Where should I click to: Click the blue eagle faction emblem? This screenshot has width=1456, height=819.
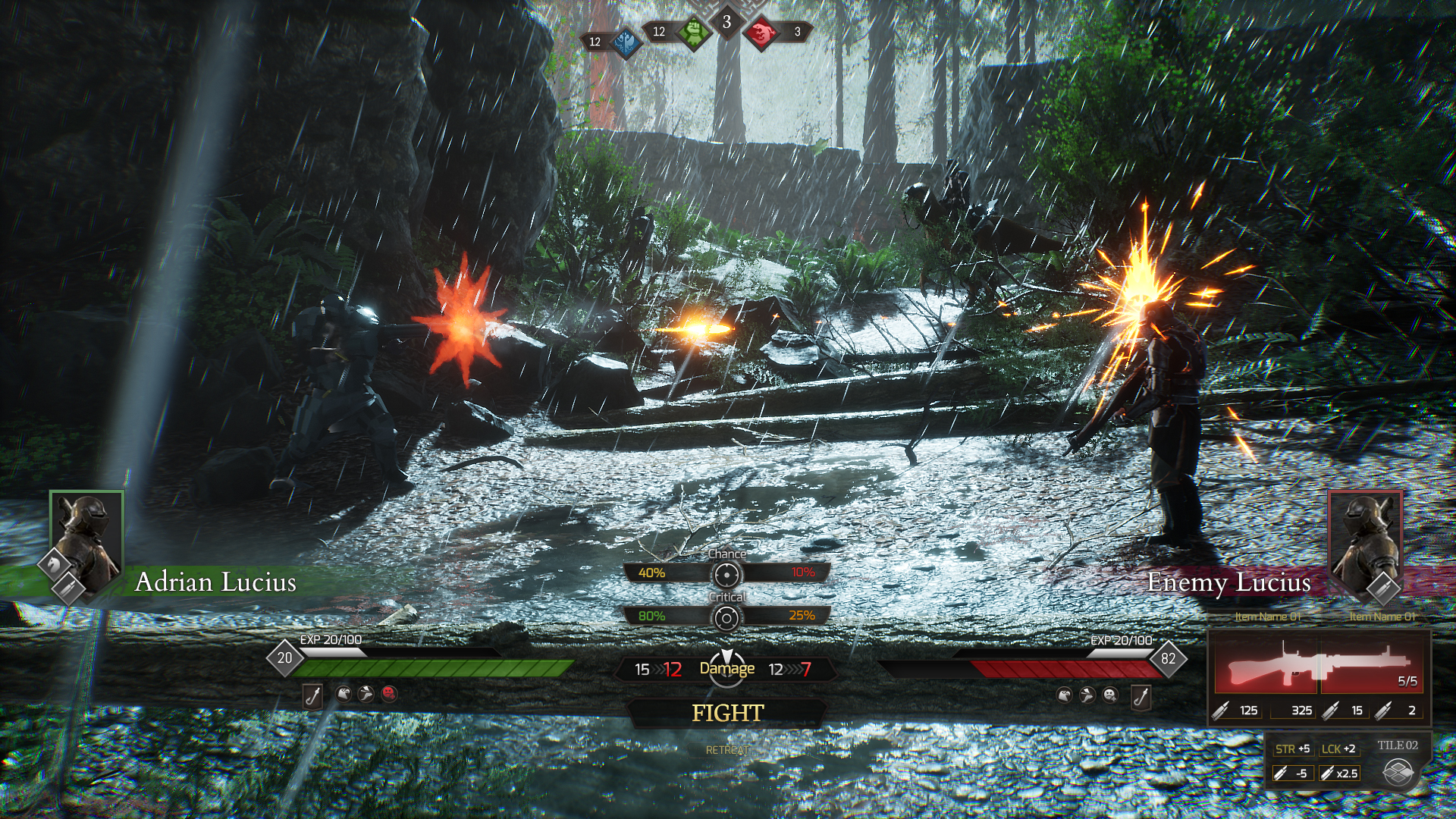tap(626, 42)
